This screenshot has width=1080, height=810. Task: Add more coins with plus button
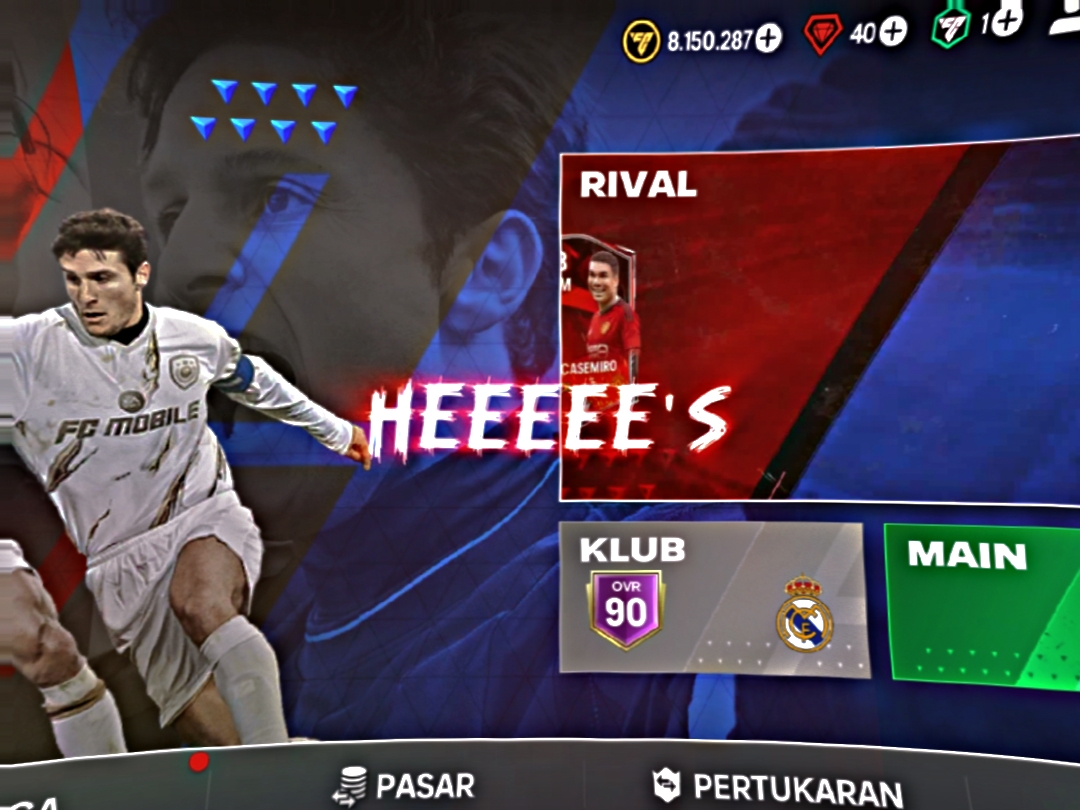point(768,39)
